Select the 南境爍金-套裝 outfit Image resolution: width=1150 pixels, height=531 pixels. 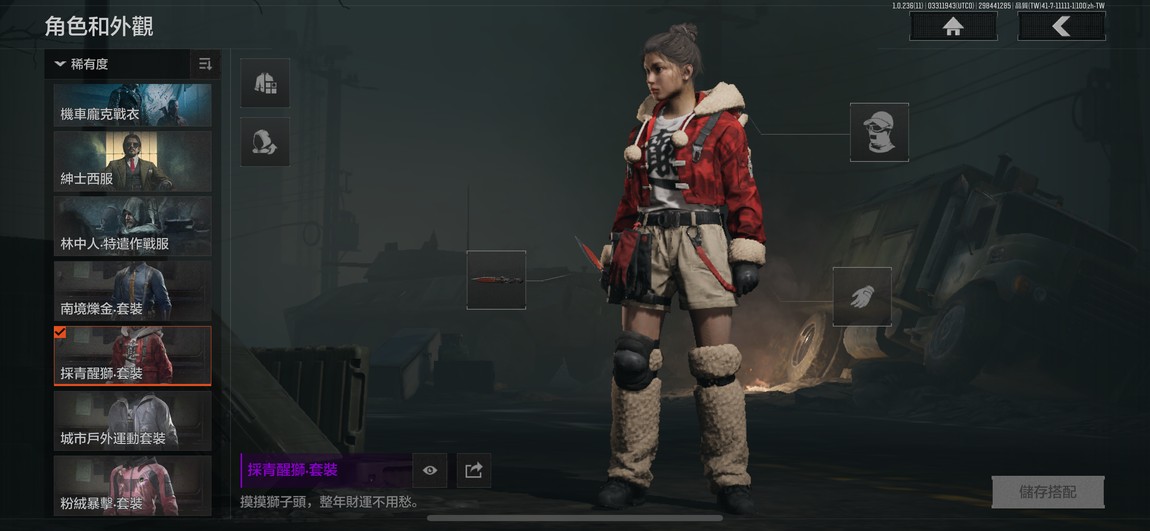[133, 291]
